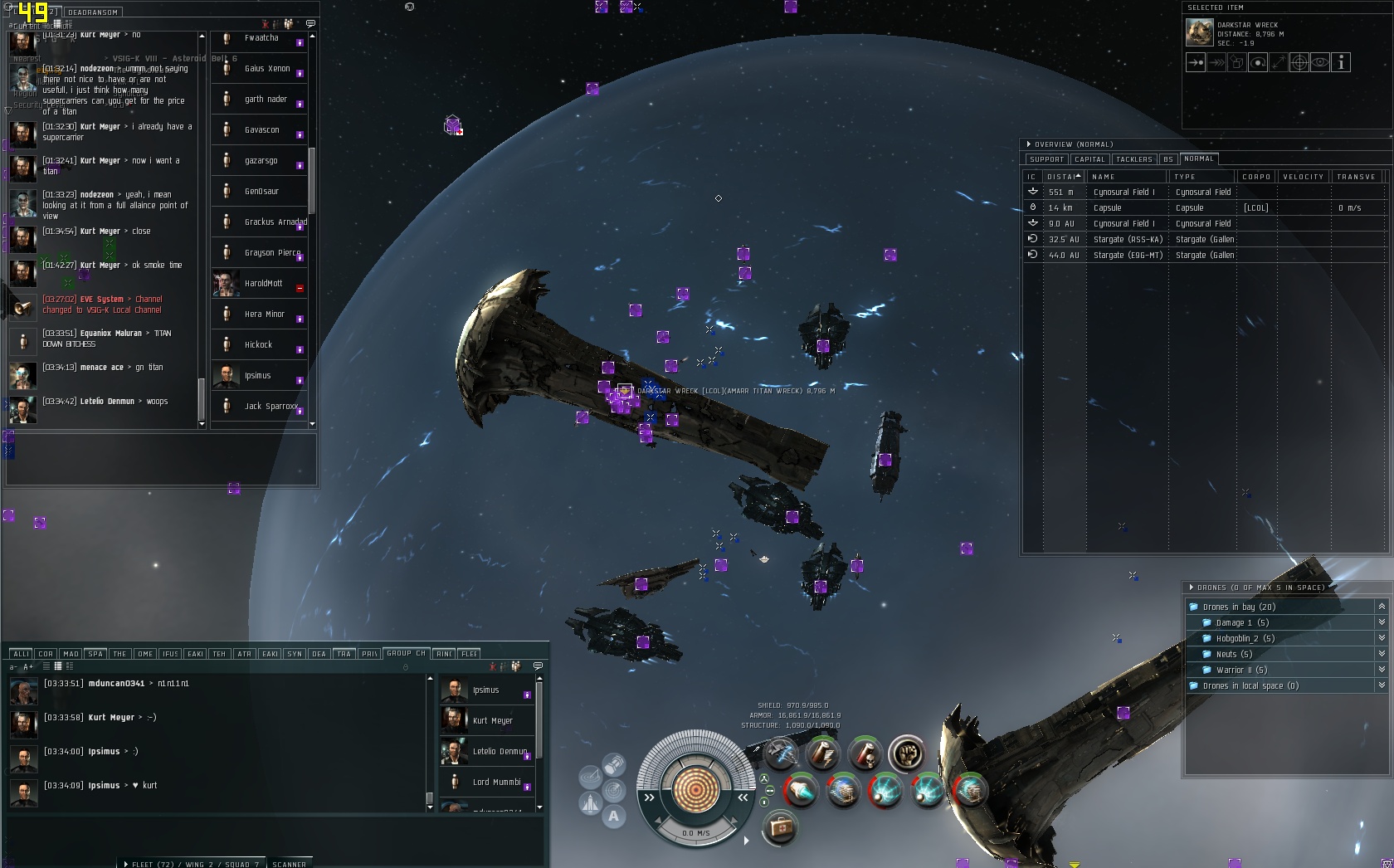Switch overview to the Capital tab
The image size is (1394, 868).
point(1089,159)
